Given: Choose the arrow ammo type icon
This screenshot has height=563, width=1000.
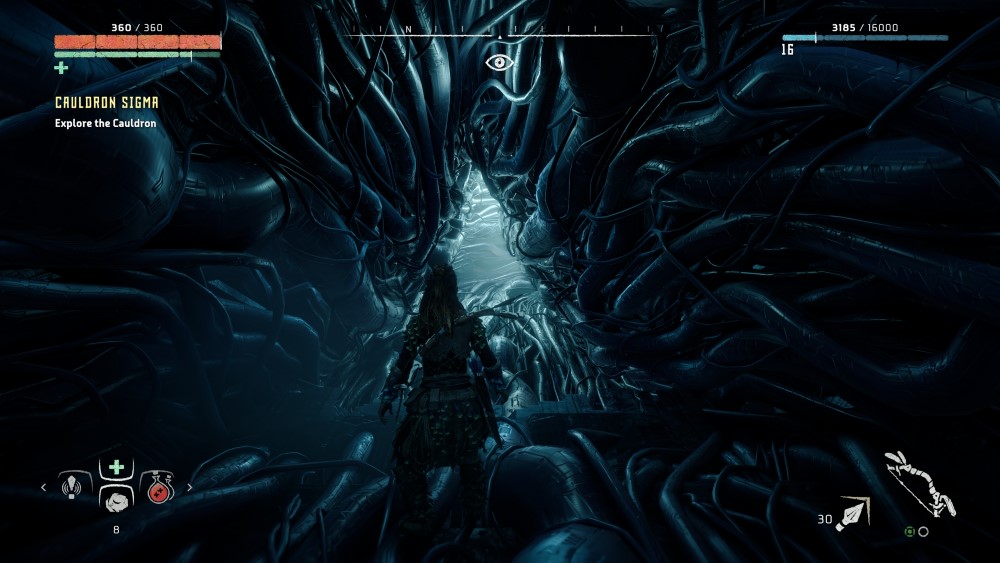Looking at the screenshot, I should point(854,512).
